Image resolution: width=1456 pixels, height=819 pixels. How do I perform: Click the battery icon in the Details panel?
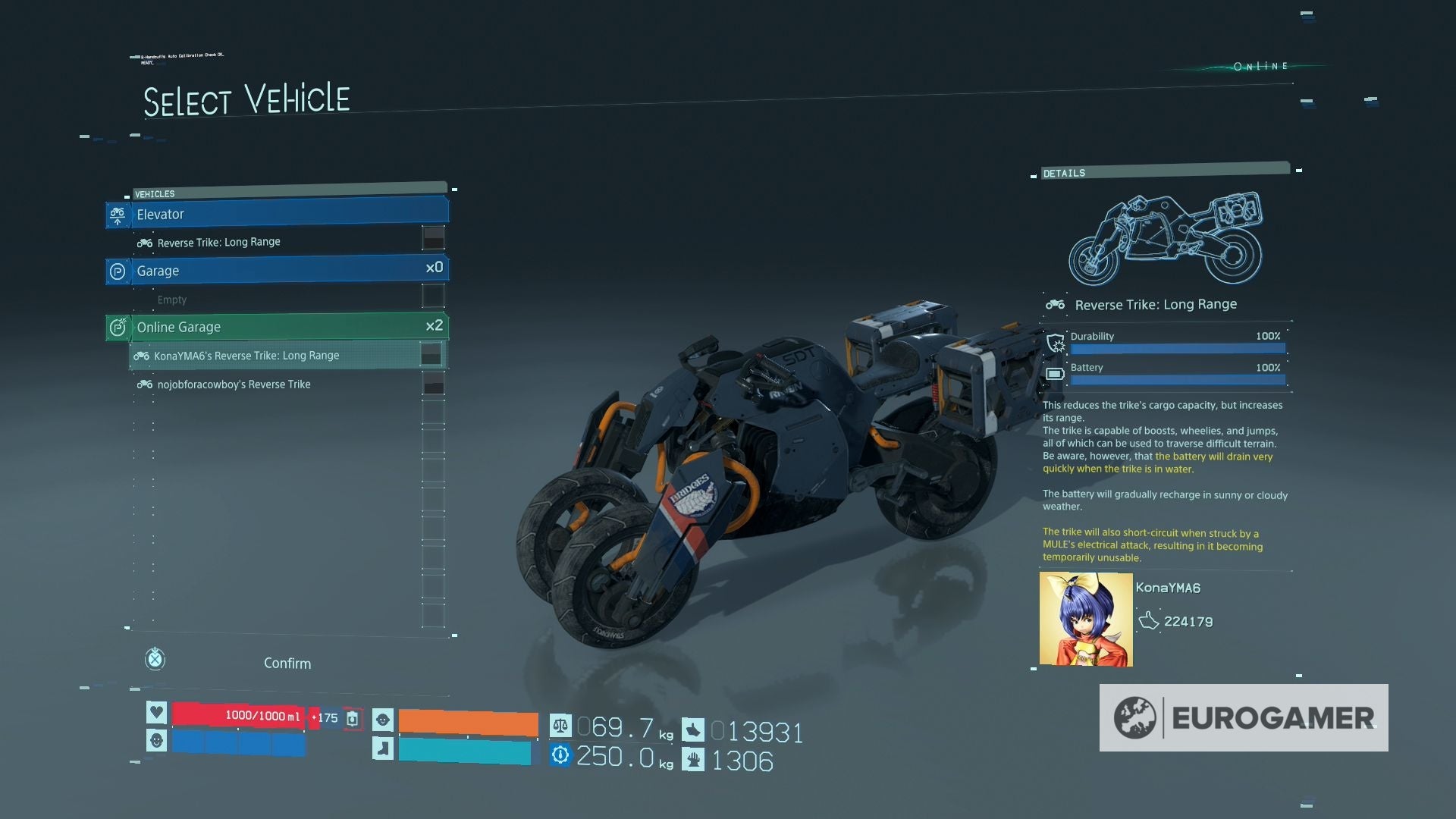[x=1055, y=373]
